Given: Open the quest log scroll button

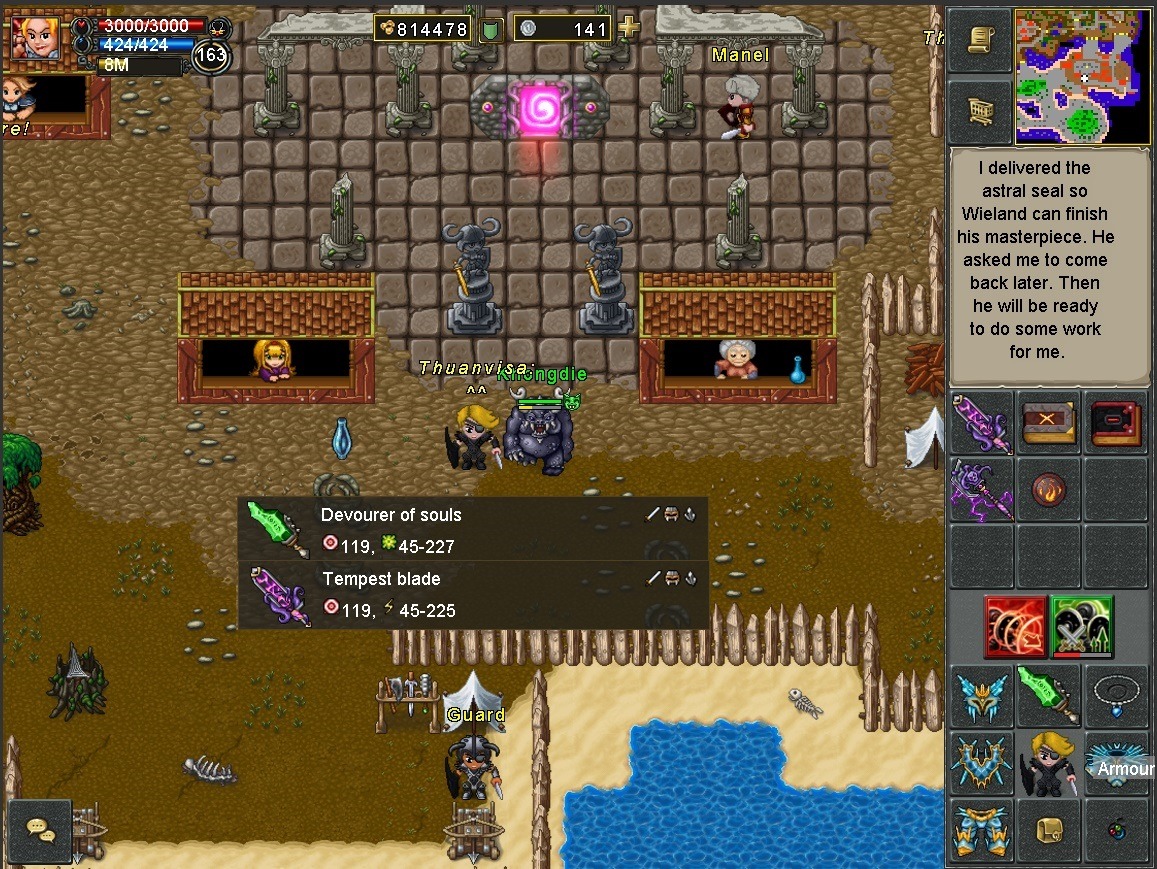Looking at the screenshot, I should click(x=980, y=40).
